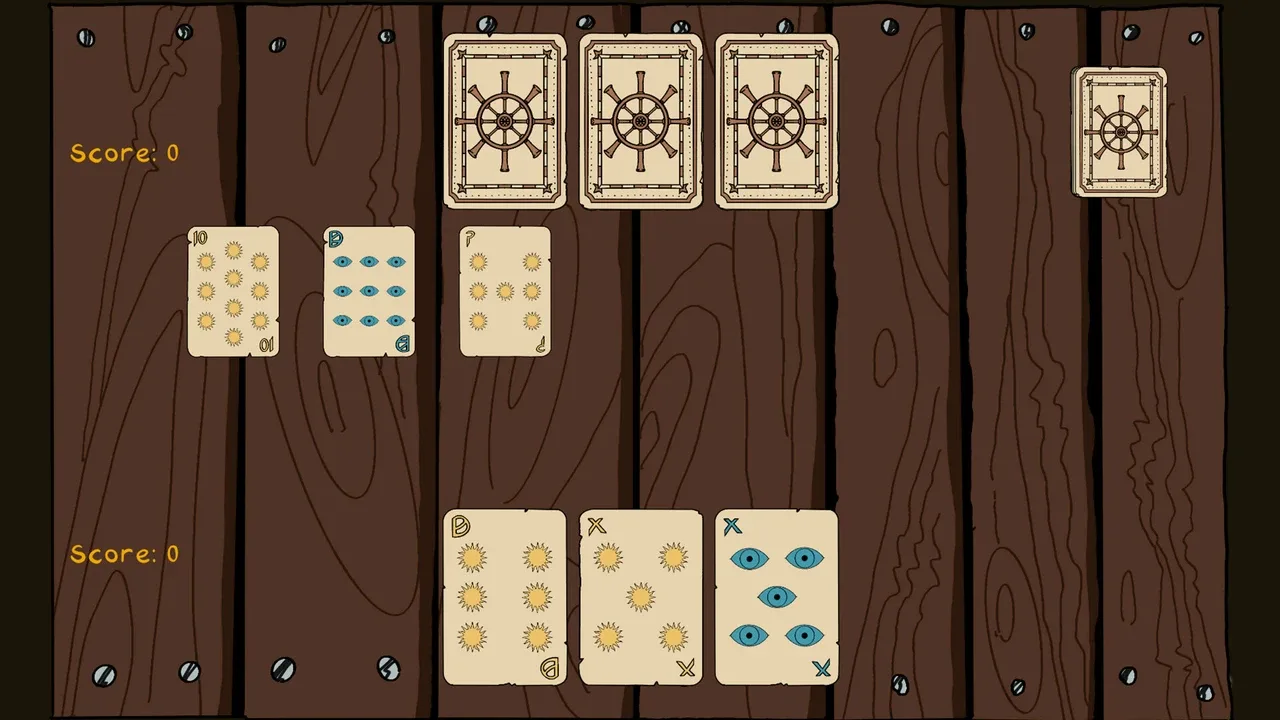The image size is (1280, 720).
Task: Choose the five blue eyes hand card
Action: [776, 597]
